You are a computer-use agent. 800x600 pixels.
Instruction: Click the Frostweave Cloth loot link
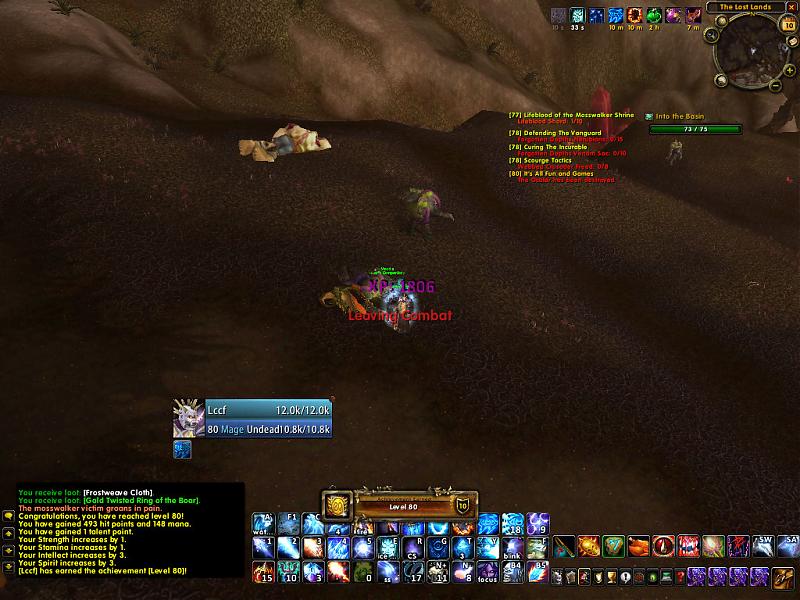pyautogui.click(x=117, y=492)
